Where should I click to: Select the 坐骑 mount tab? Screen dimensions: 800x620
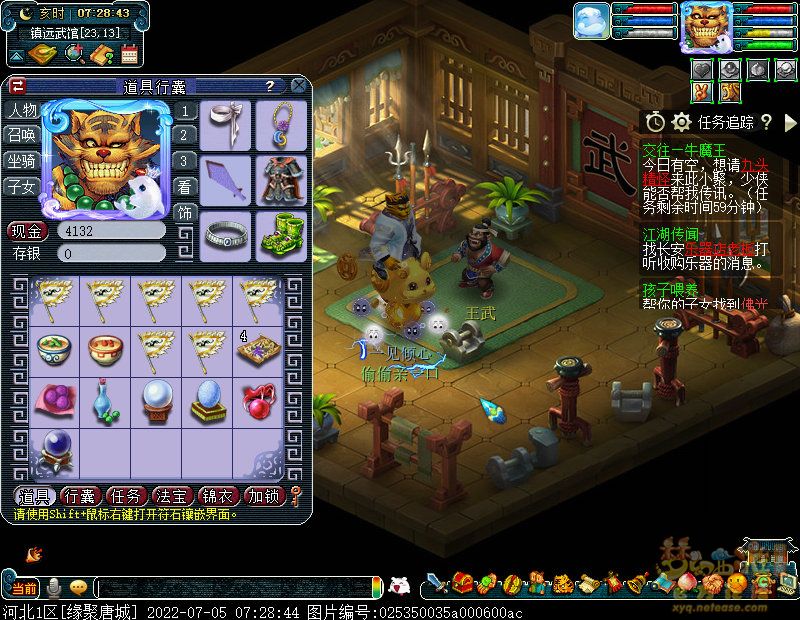point(22,160)
